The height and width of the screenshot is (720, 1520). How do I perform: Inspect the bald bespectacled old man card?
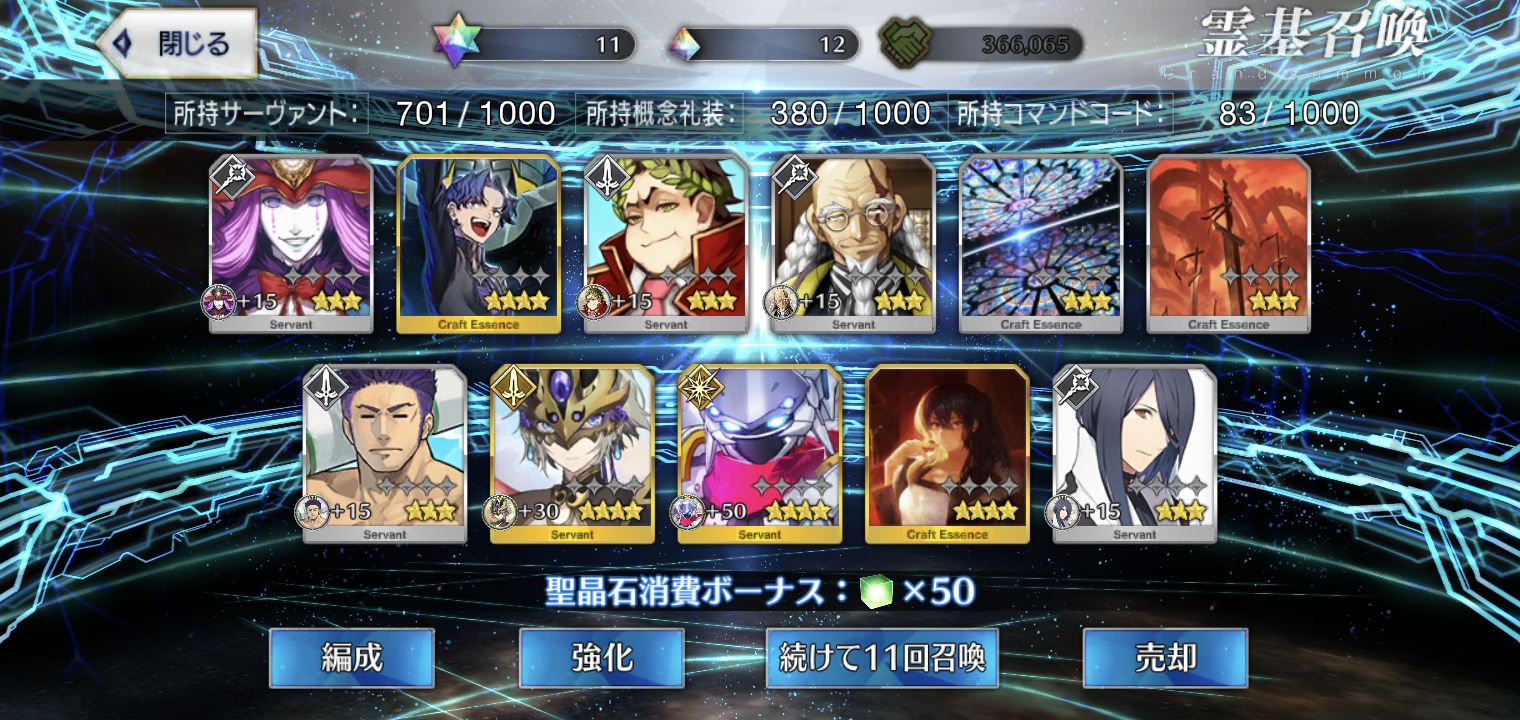854,243
